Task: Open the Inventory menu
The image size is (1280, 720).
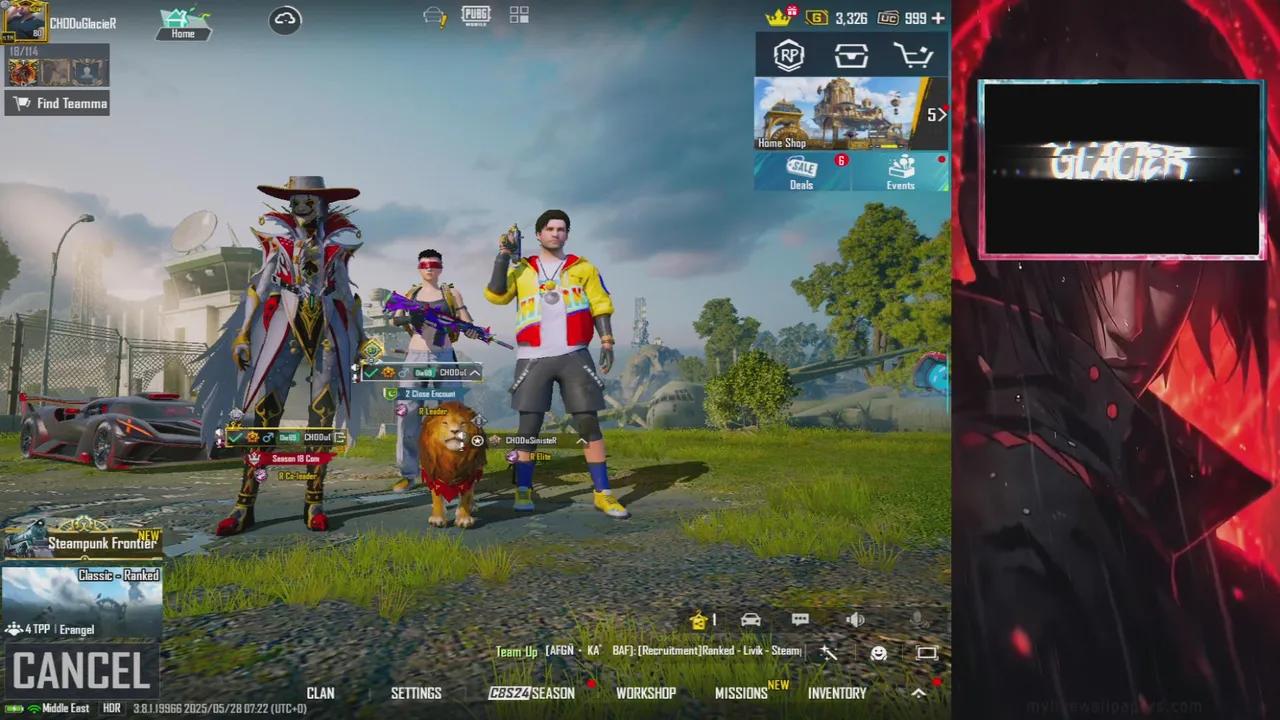Action: pos(837,692)
